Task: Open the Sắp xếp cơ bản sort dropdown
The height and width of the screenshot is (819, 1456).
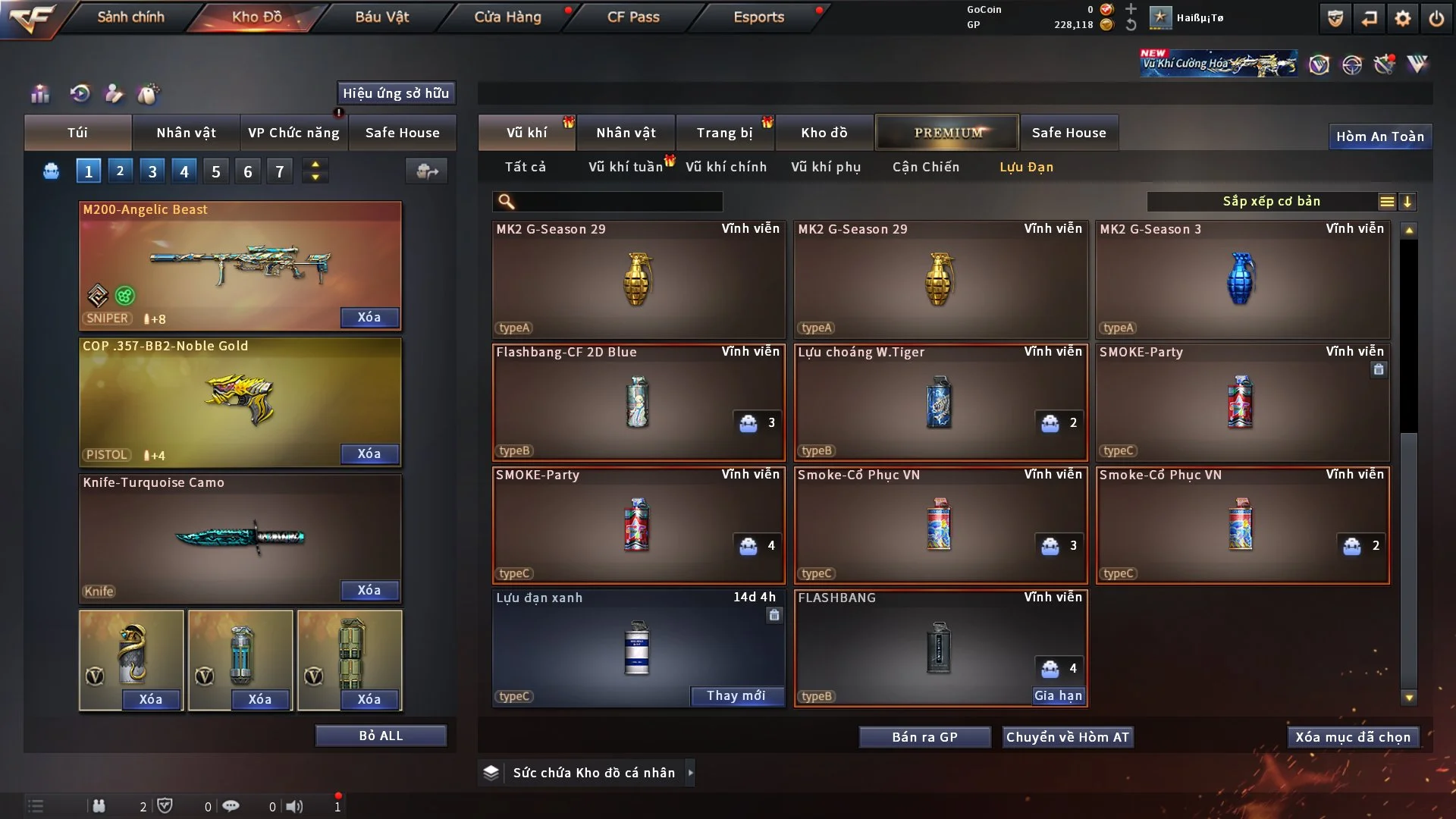Action: [x=1271, y=201]
